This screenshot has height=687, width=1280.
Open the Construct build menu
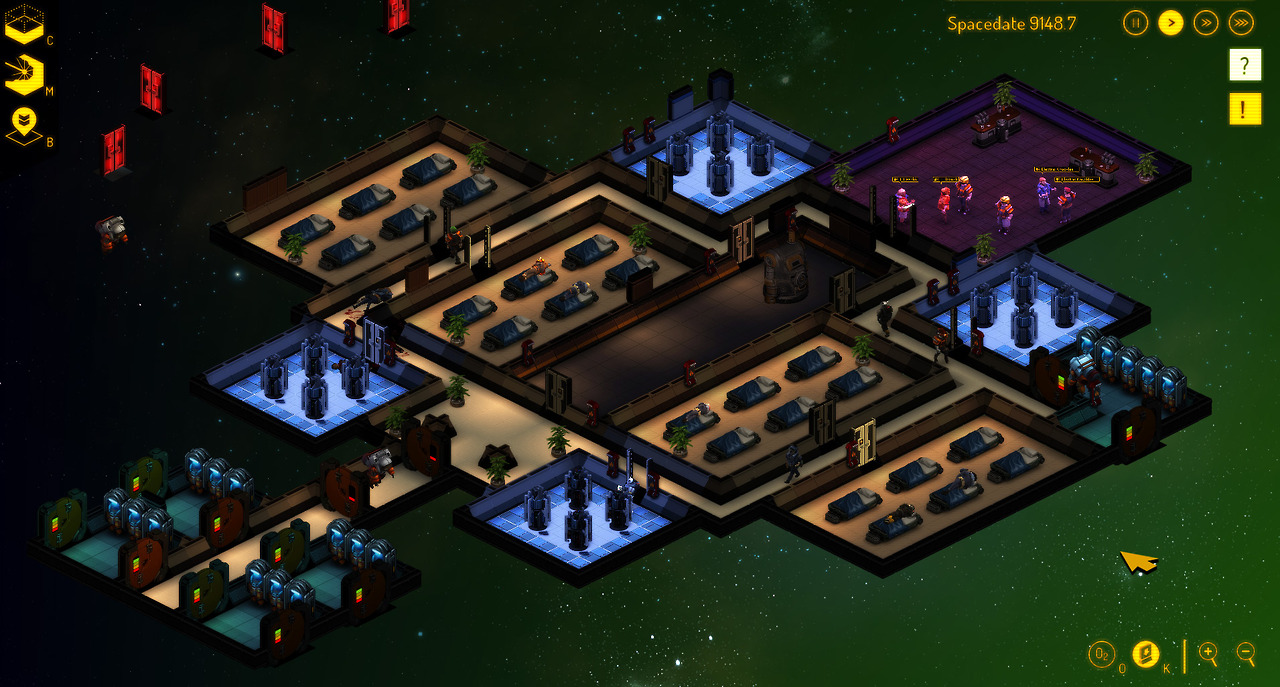[24, 24]
